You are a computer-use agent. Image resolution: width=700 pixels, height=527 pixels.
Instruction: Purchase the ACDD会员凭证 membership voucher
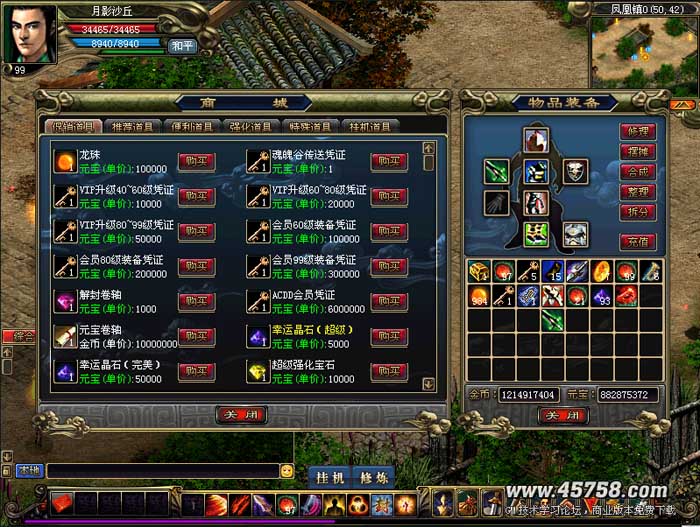click(388, 301)
